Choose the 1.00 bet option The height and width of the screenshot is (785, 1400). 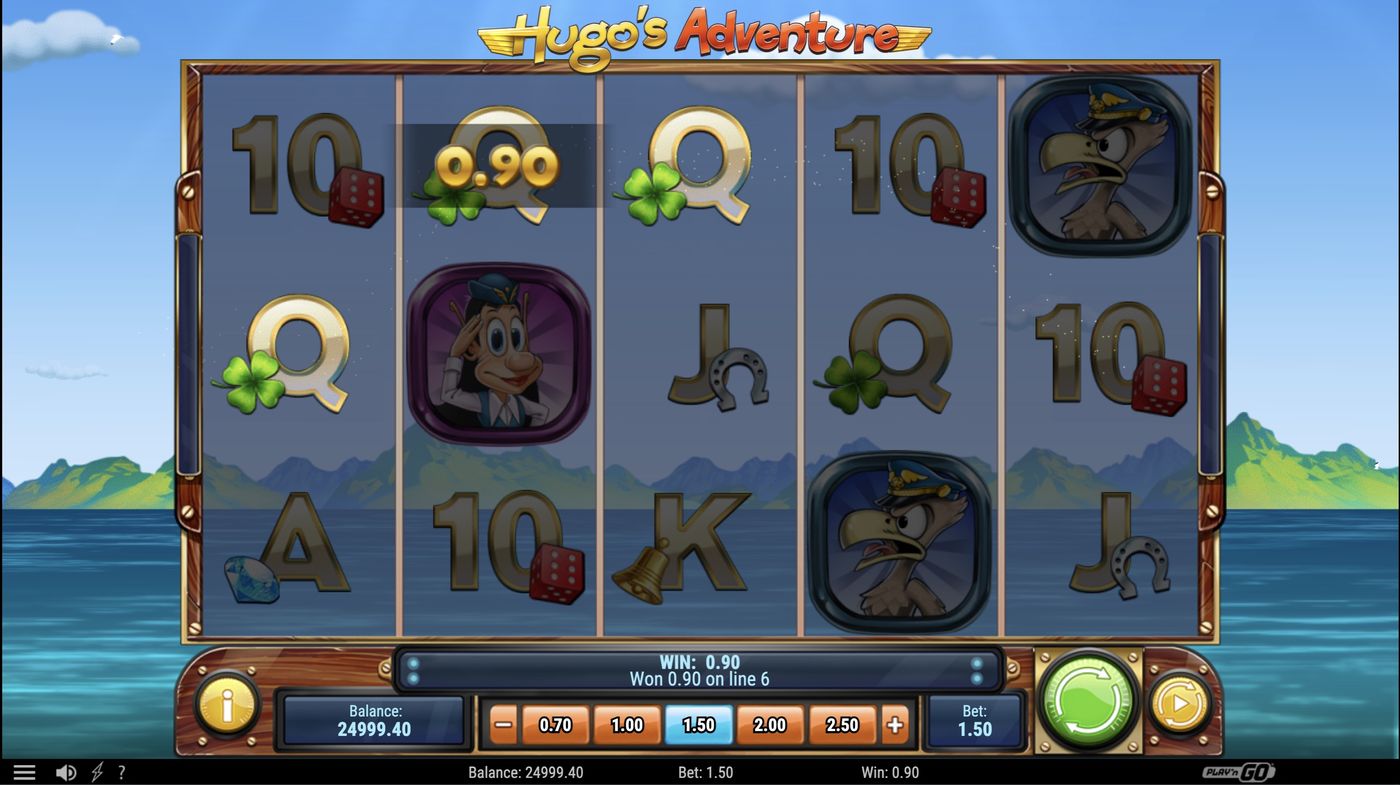coord(625,724)
